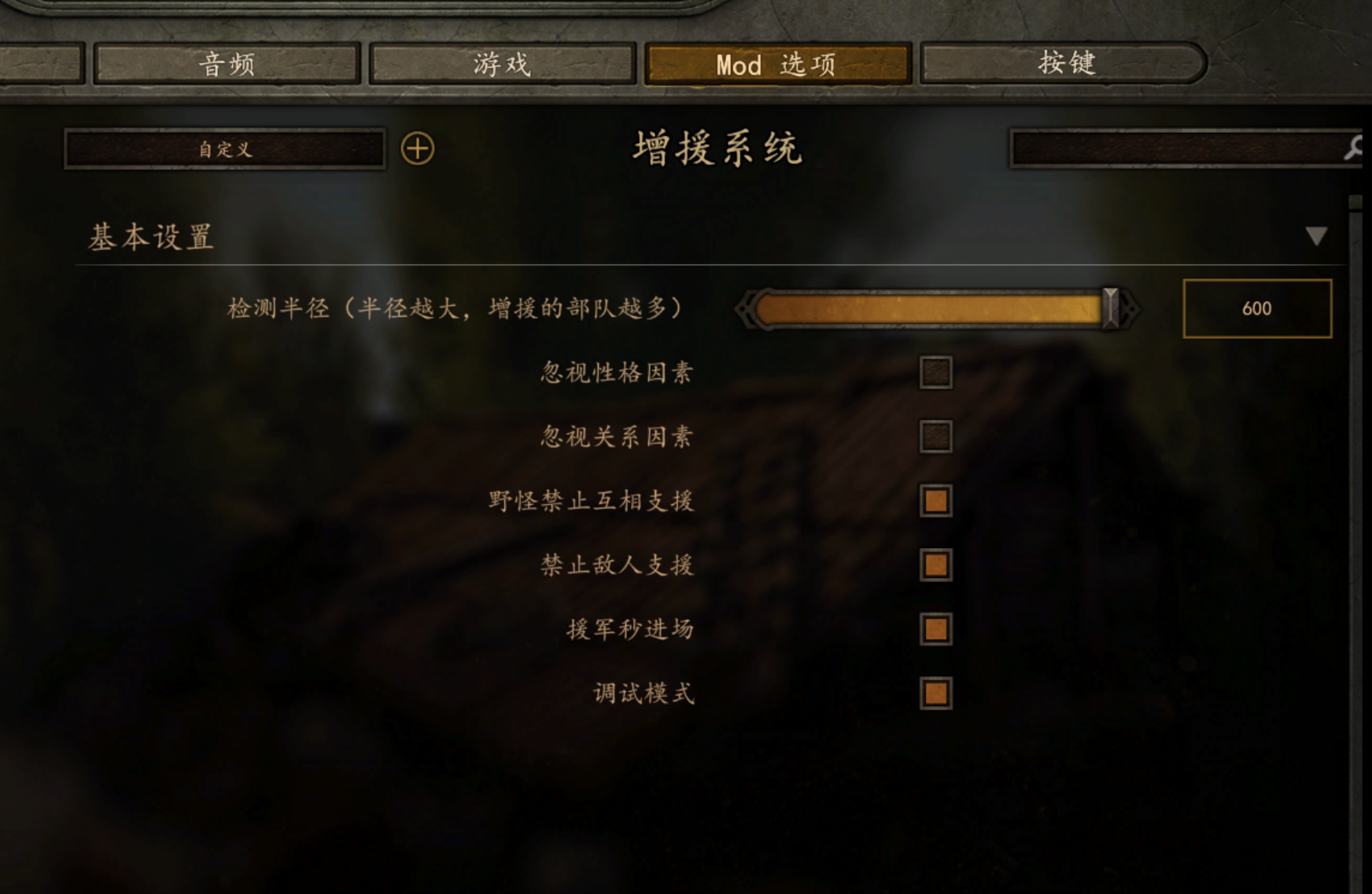Click the 600 value input field
Screen dimensions: 1372x894
coord(1258,309)
